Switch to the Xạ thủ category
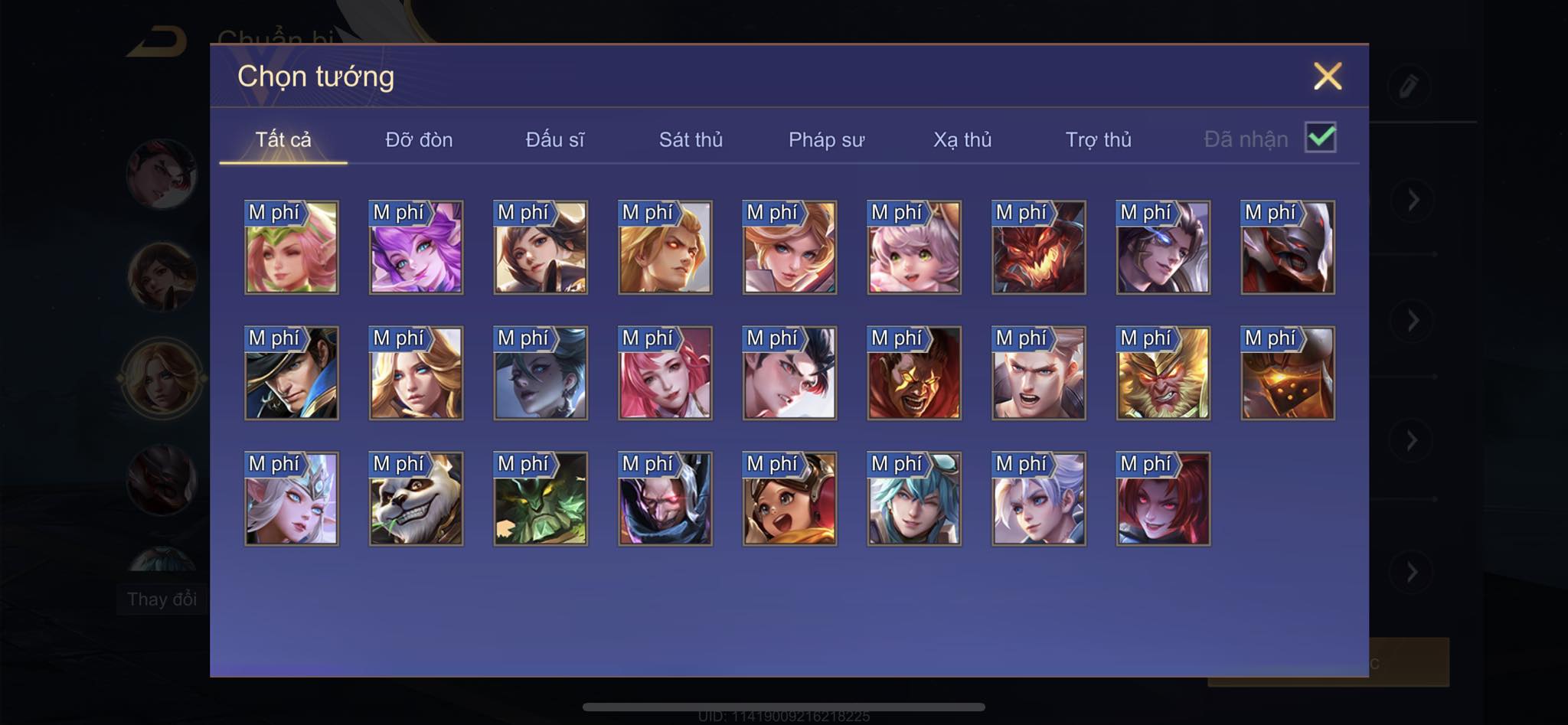 tap(962, 139)
